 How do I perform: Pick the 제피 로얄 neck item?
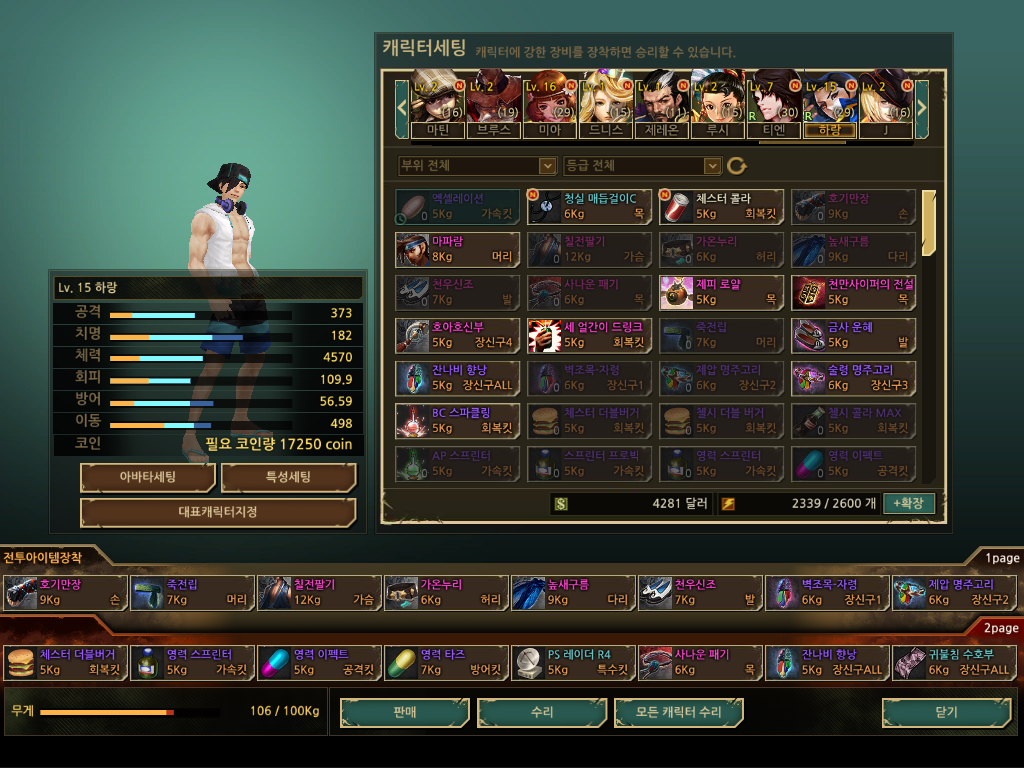(x=722, y=292)
